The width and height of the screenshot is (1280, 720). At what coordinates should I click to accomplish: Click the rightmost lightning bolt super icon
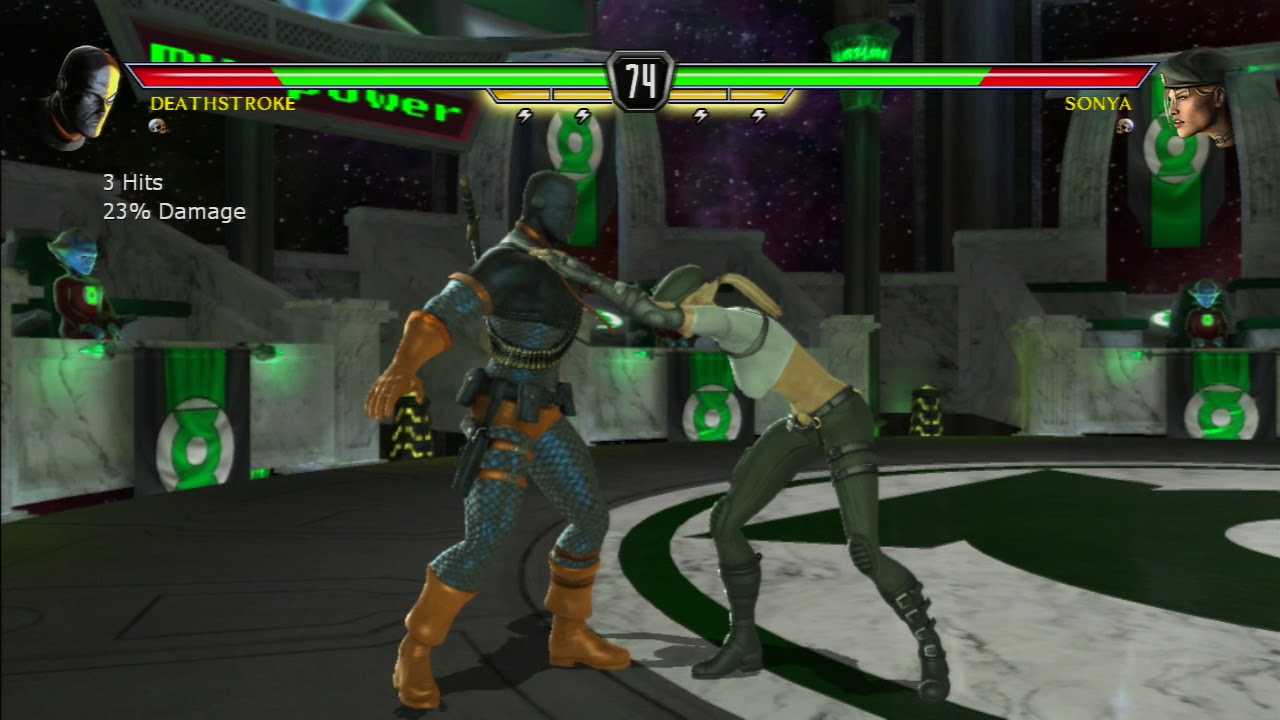tap(760, 116)
